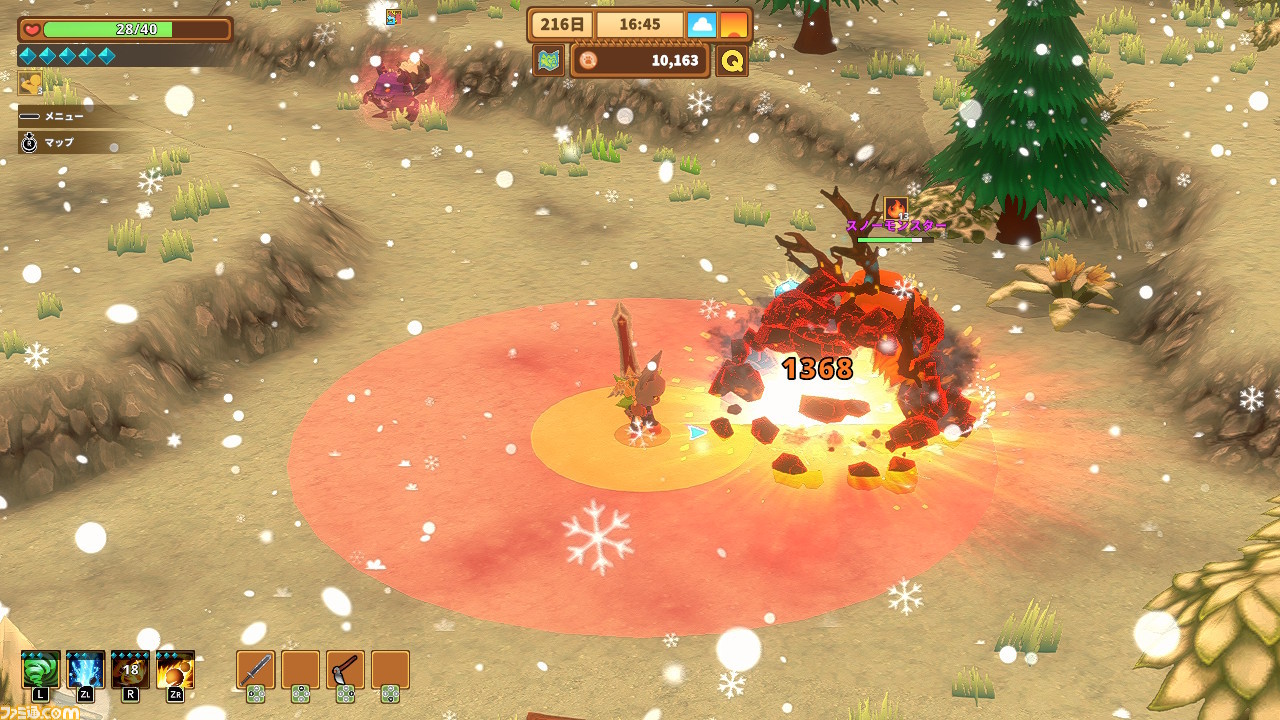Screen dimensions: 1280x720
Task: Open the green map icon
Action: [x=548, y=60]
